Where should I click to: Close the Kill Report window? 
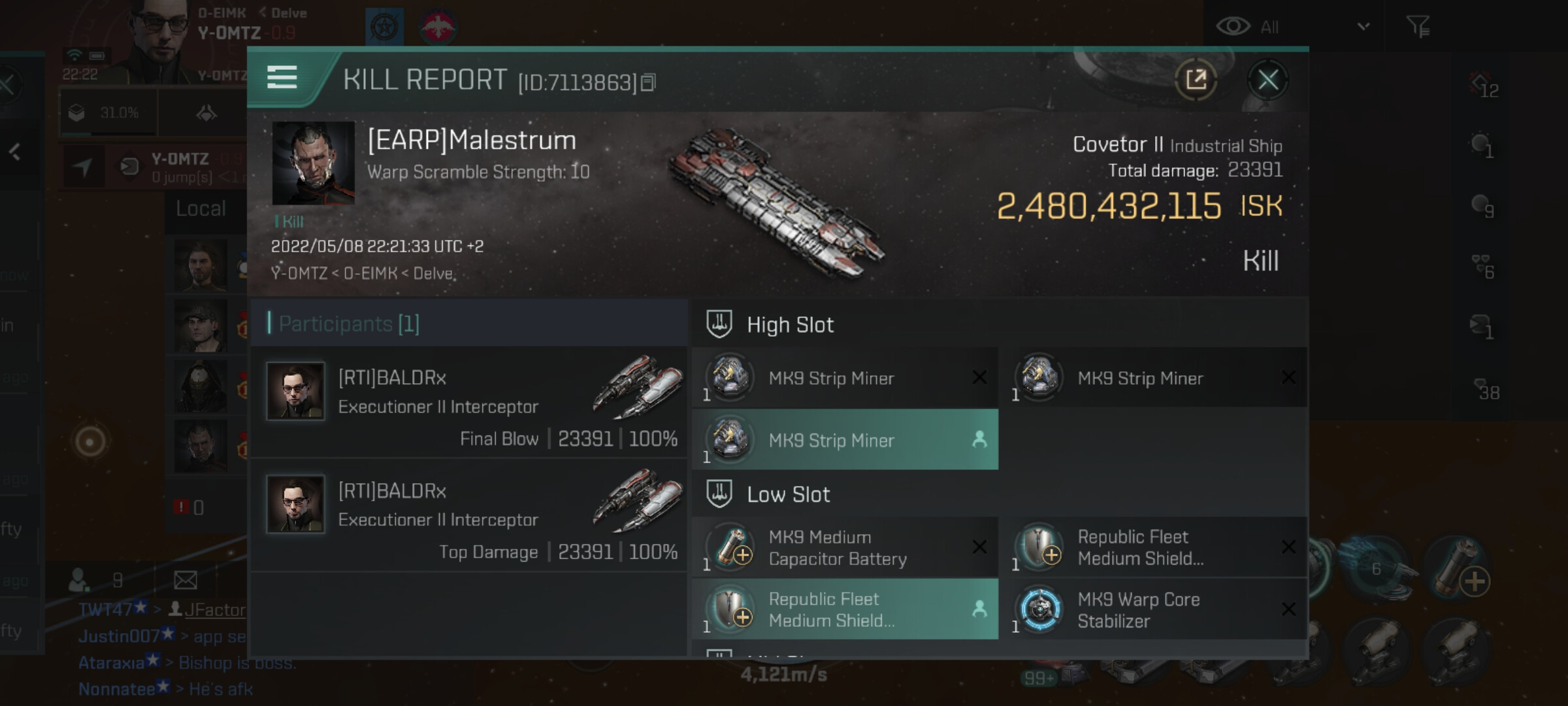coord(1267,80)
